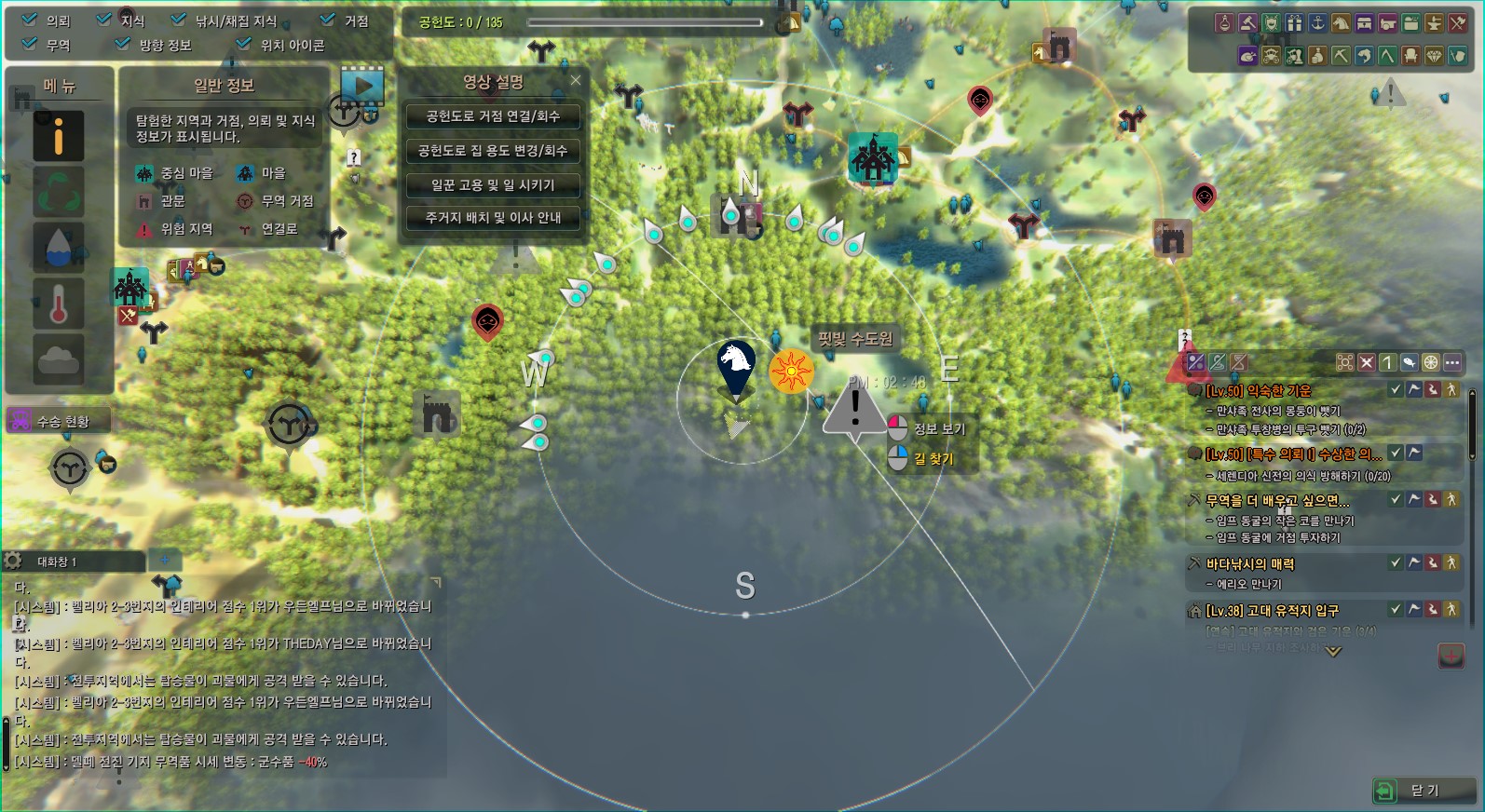Open the 수송 현황 transport status
This screenshot has width=1485, height=812.
coord(58,421)
